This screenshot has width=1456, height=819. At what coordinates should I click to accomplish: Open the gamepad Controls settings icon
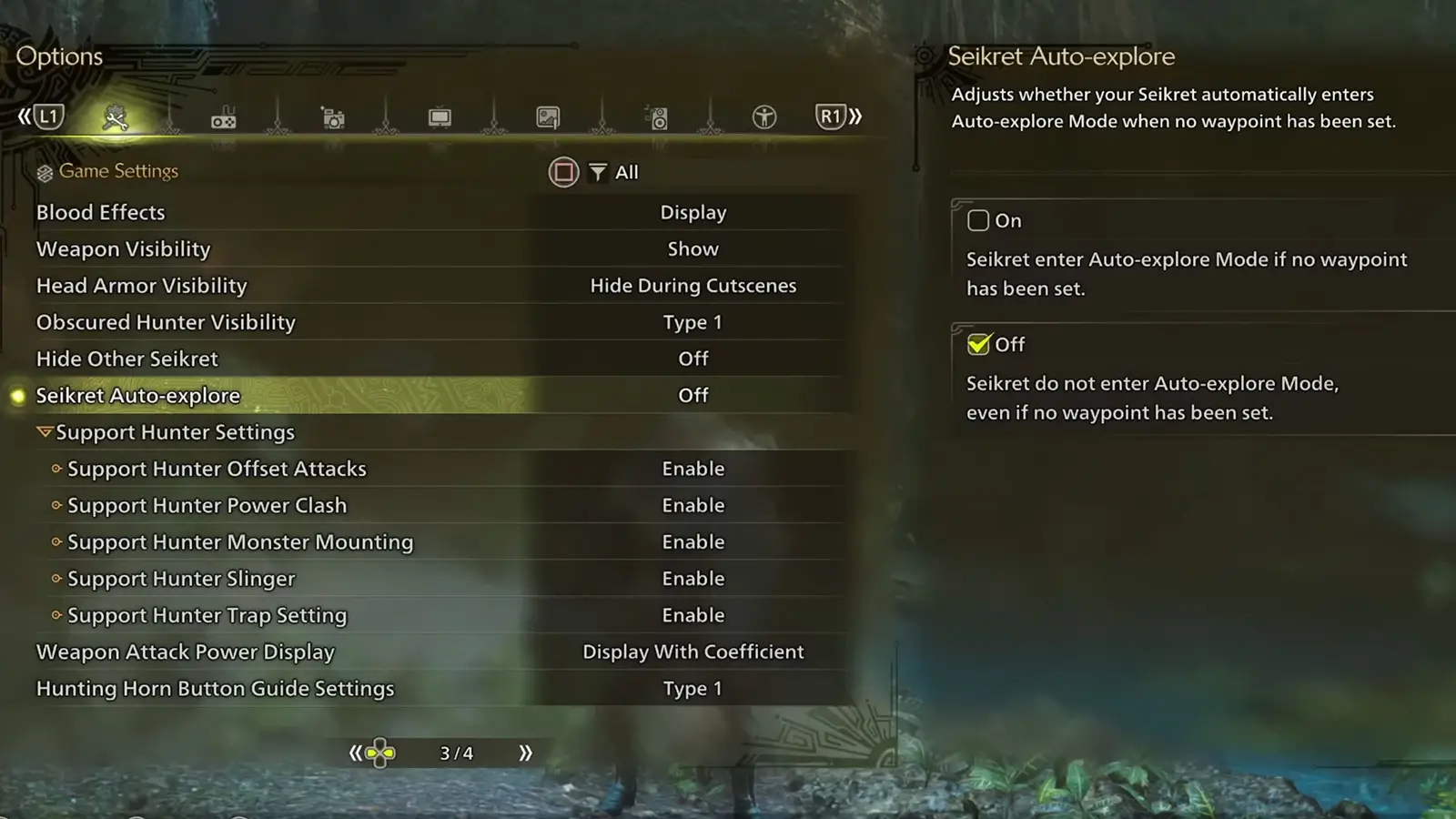tap(223, 116)
